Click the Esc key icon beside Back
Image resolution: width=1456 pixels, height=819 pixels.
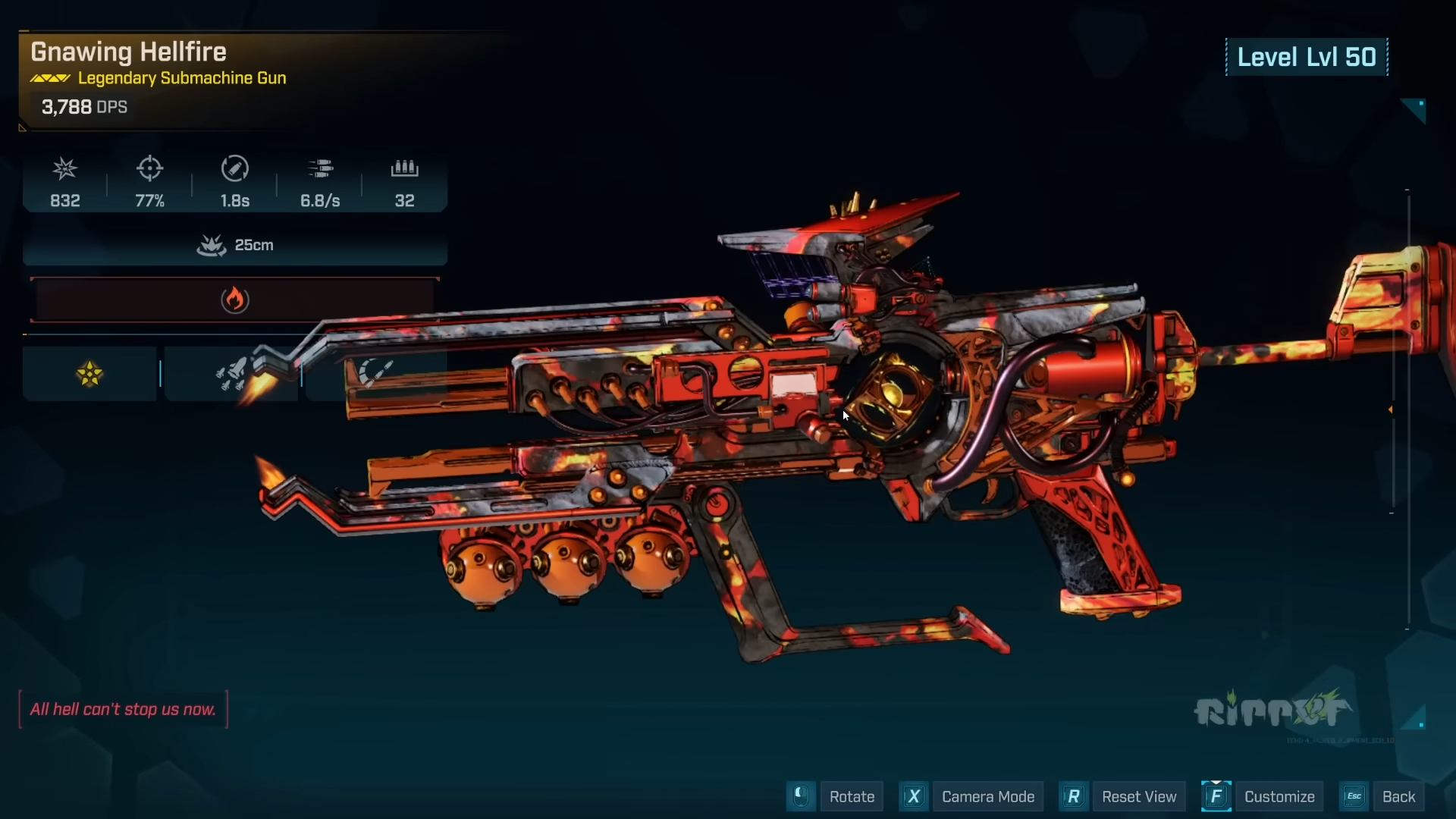[1354, 795]
